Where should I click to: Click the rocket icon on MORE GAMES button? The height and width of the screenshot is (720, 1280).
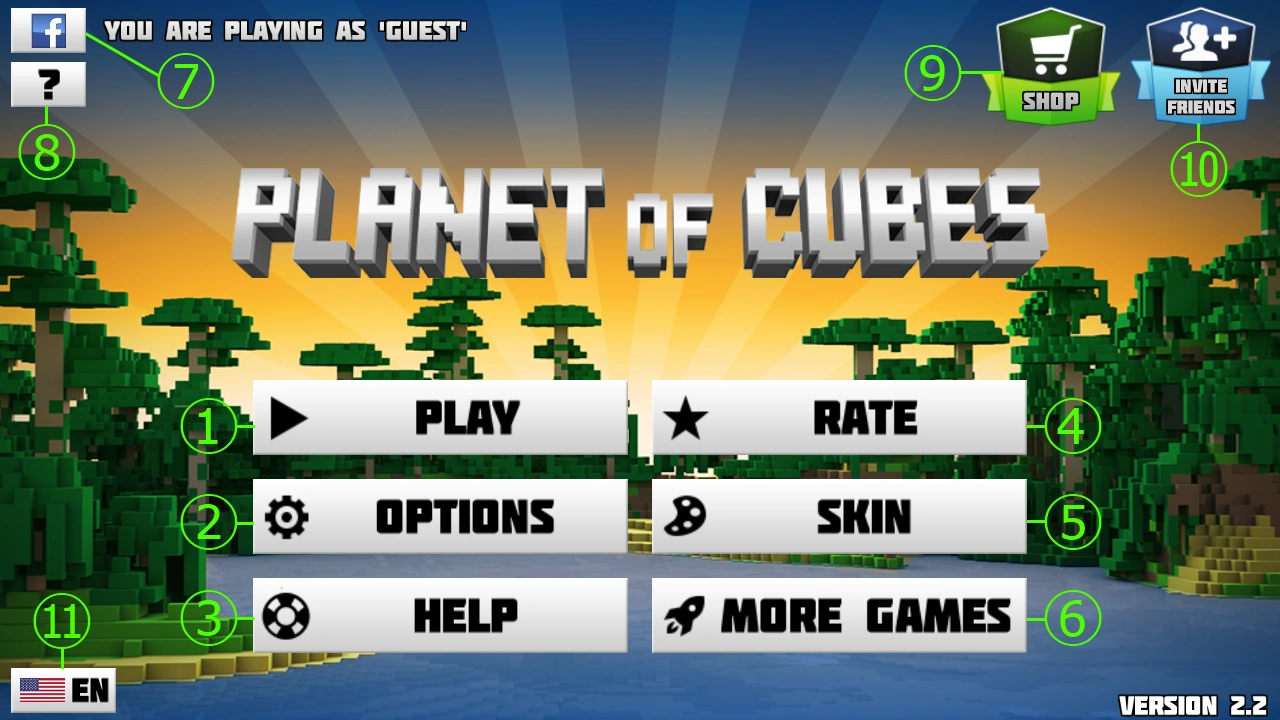(684, 614)
